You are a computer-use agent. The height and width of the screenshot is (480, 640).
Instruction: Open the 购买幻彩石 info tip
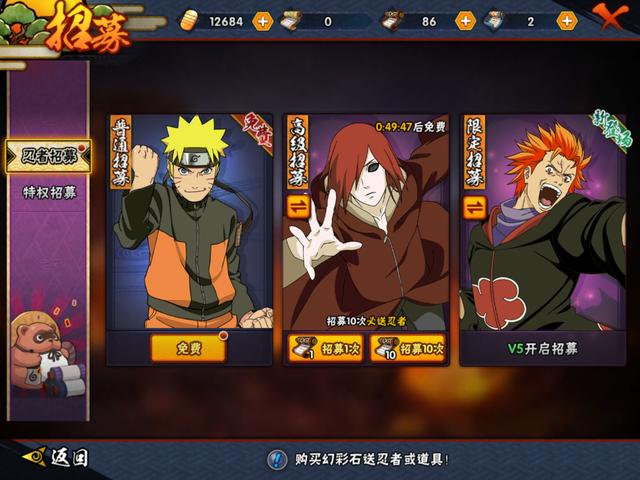coord(278,459)
